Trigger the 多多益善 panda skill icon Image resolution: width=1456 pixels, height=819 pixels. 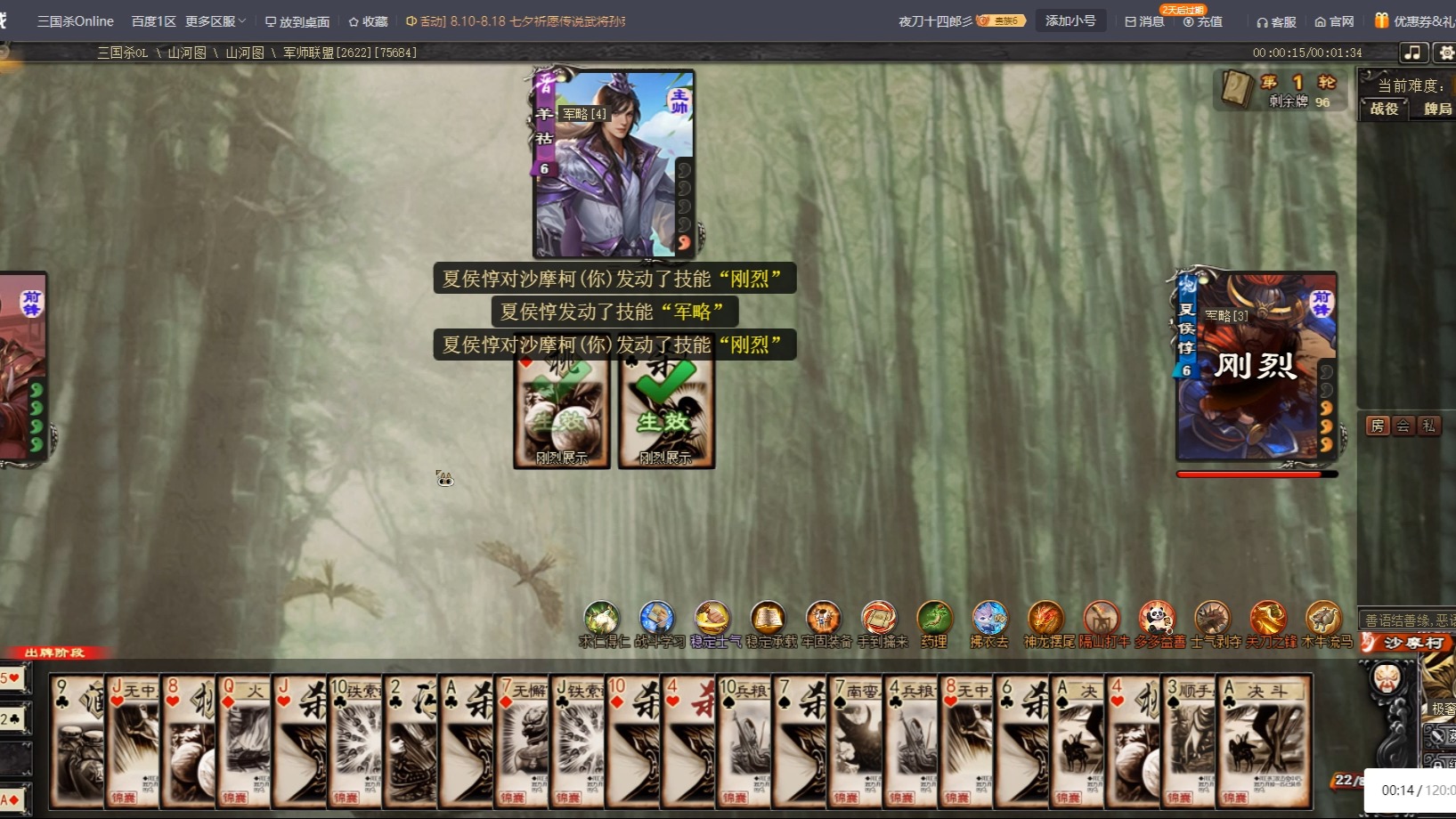[1157, 619]
